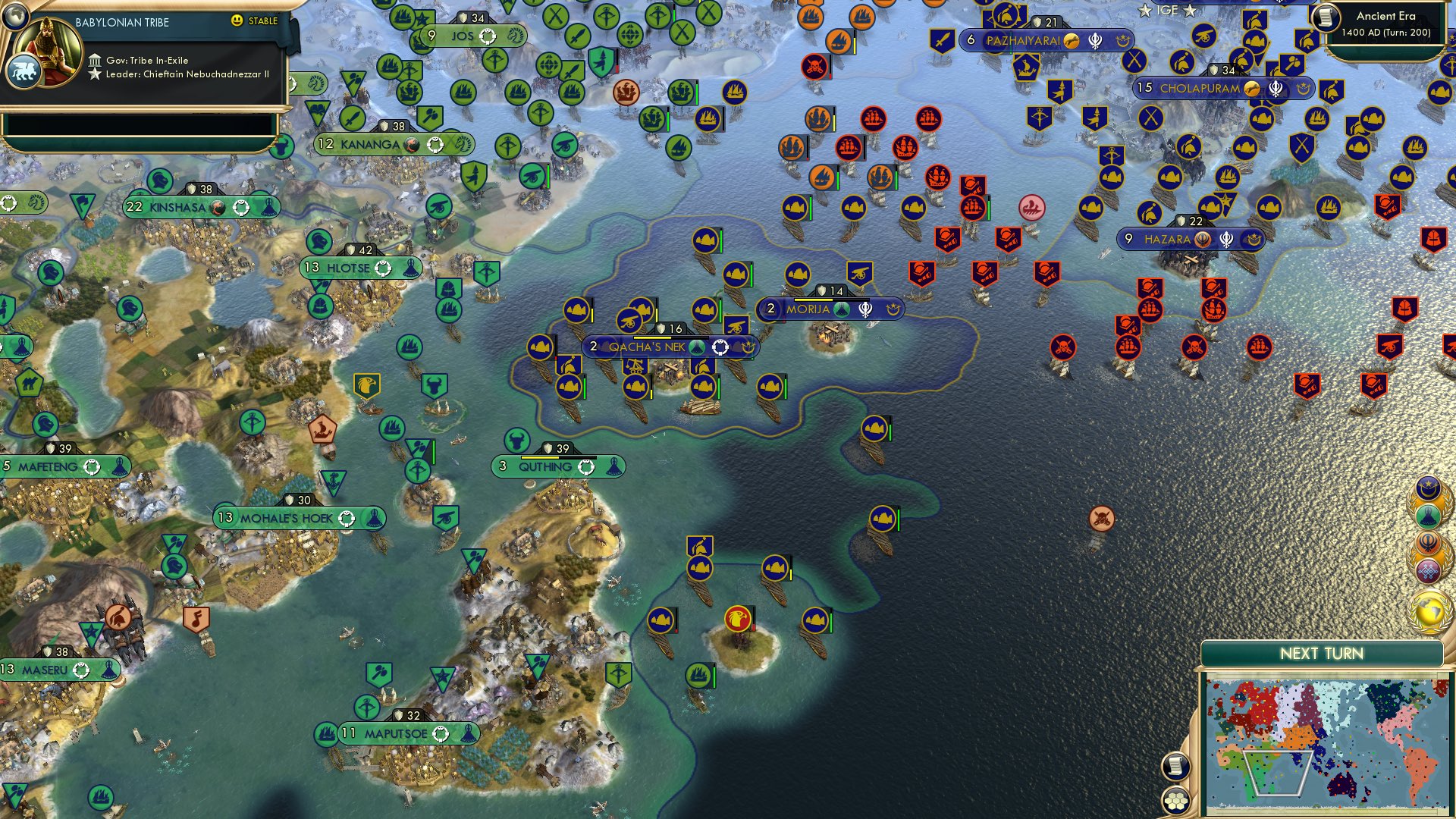Toggle strategic view with the hexagon icon
1456x819 pixels.
point(1174,802)
